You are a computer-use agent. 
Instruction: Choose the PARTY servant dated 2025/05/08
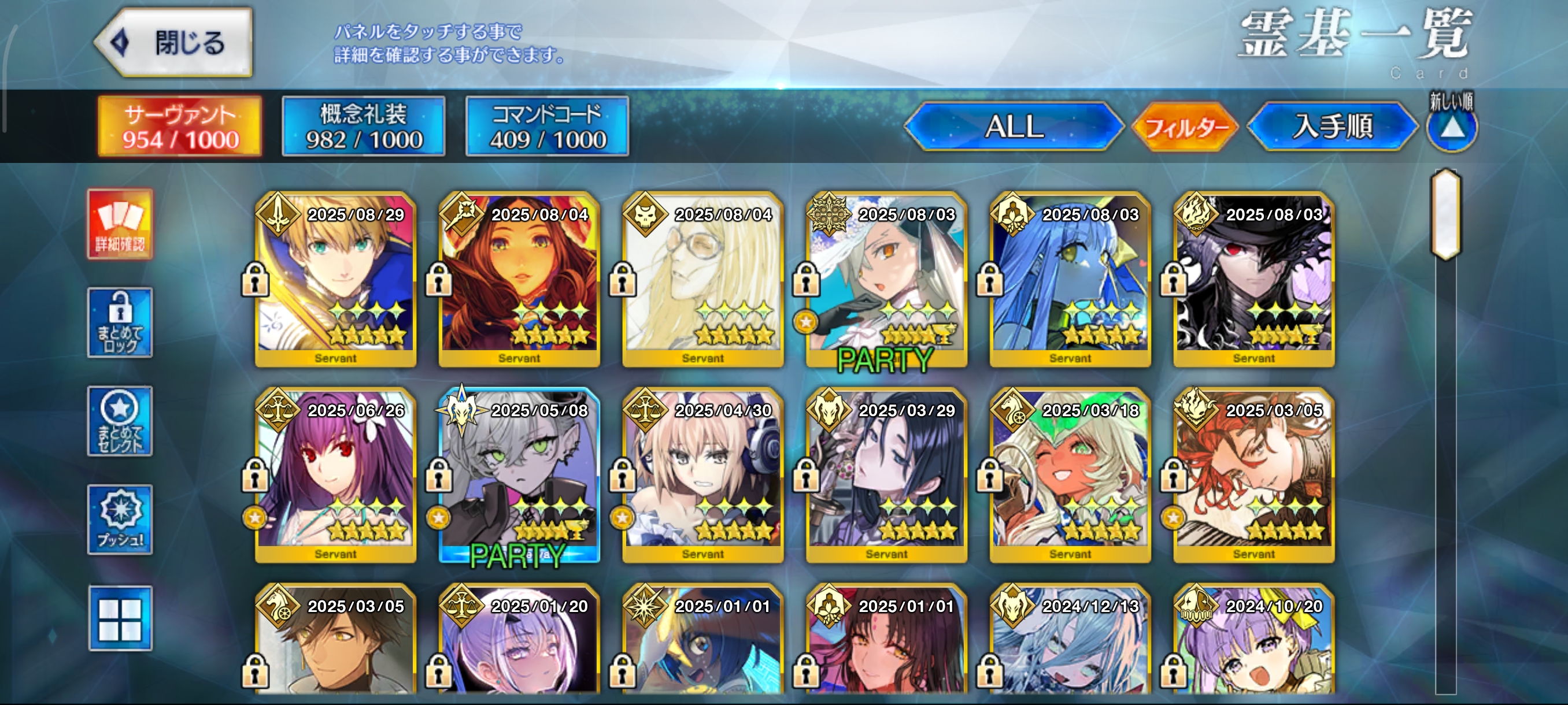520,476
